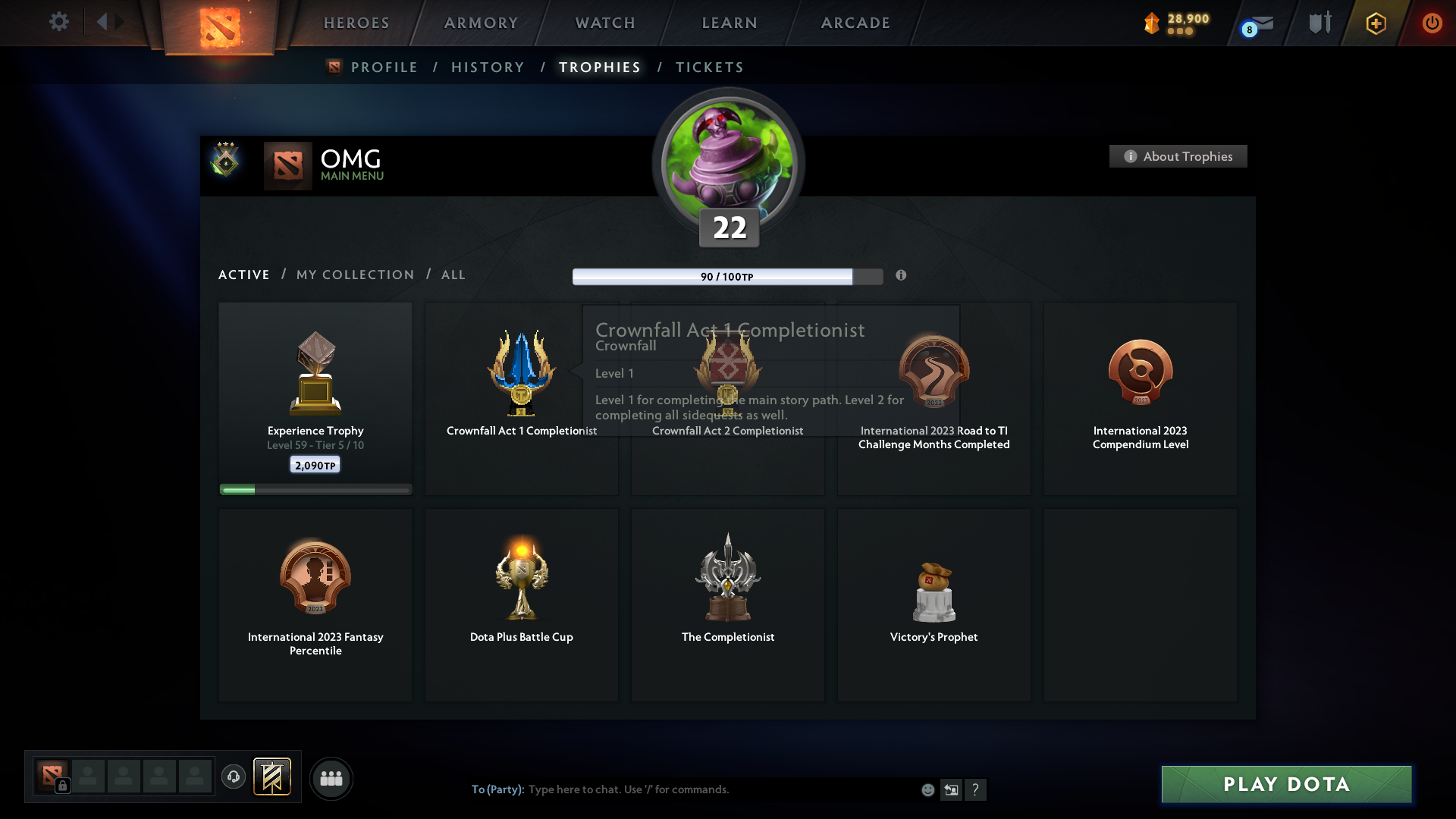
Task: Click the gold battle banner near party slots
Action: 273,777
